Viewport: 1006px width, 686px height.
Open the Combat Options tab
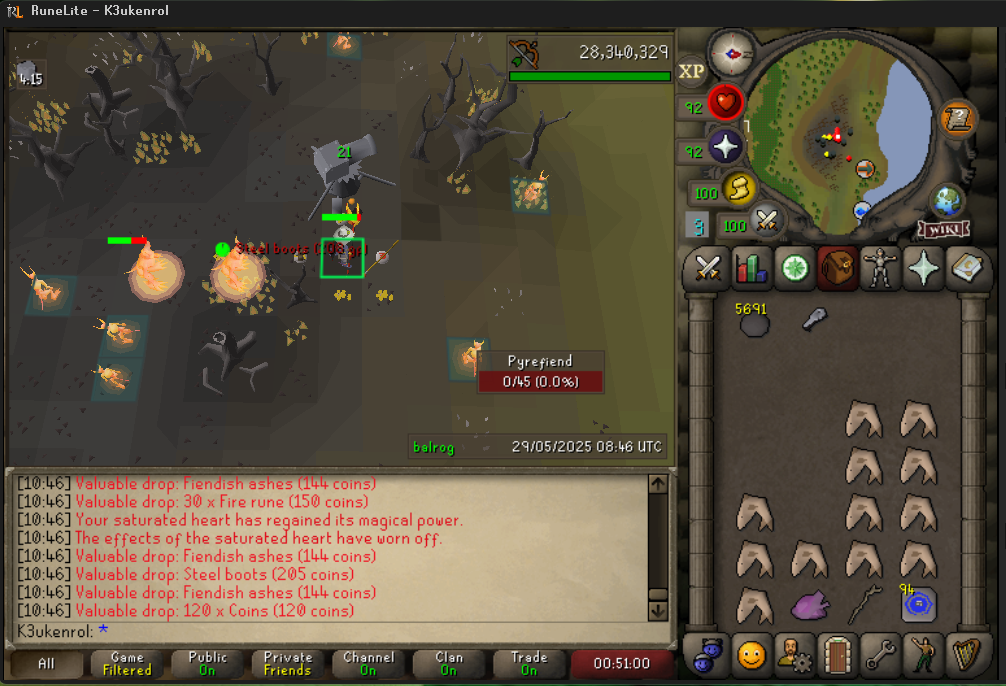coord(709,268)
